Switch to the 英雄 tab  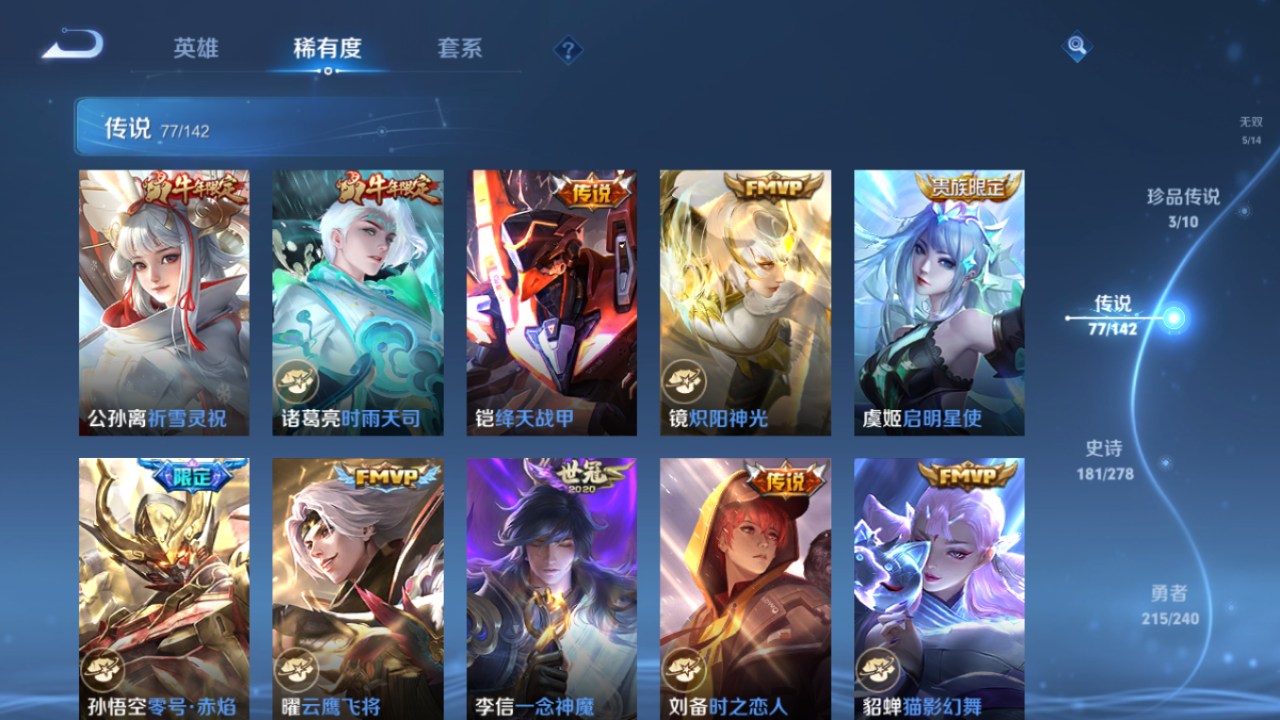[x=195, y=48]
